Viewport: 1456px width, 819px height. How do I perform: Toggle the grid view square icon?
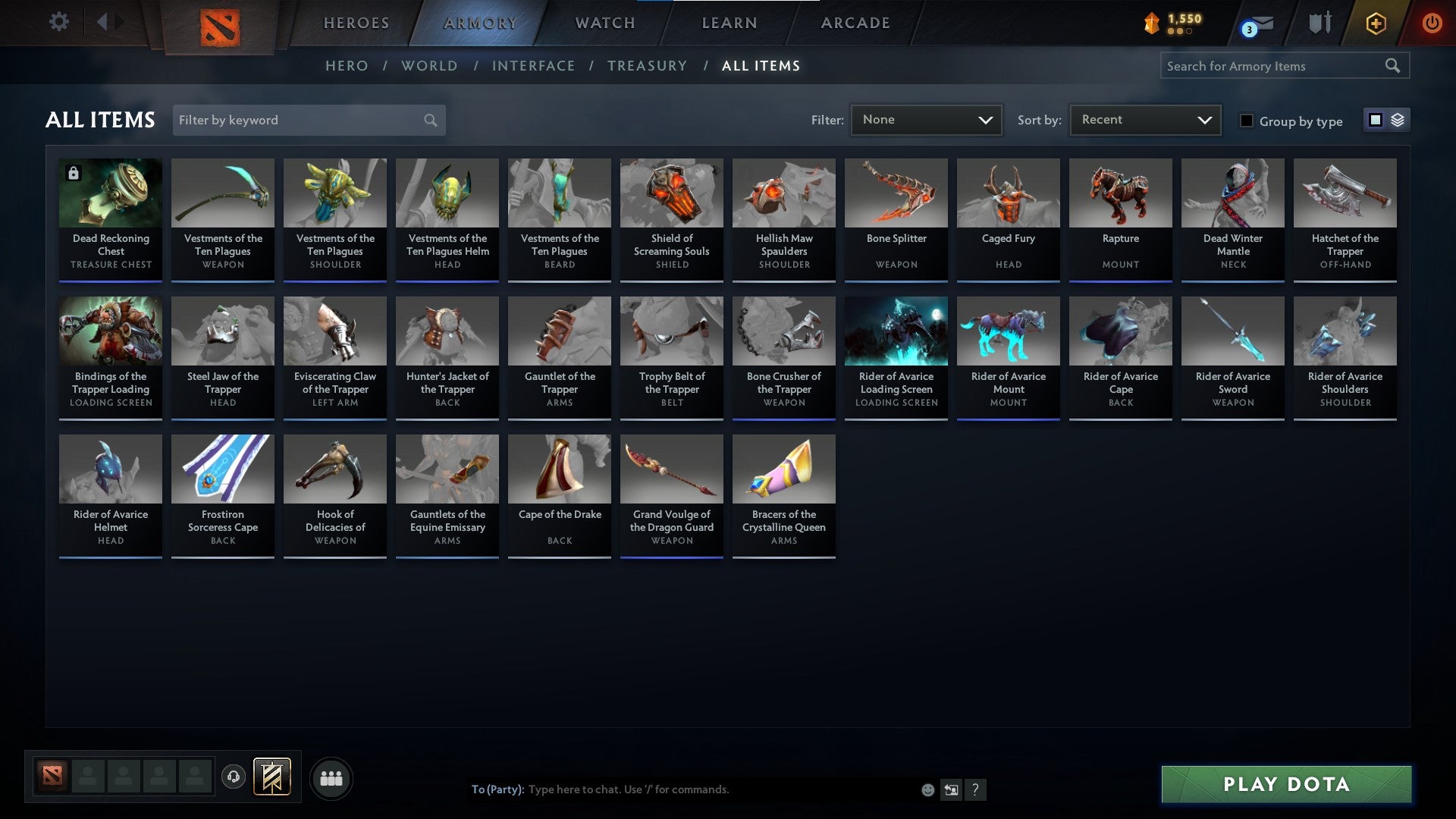tap(1375, 120)
